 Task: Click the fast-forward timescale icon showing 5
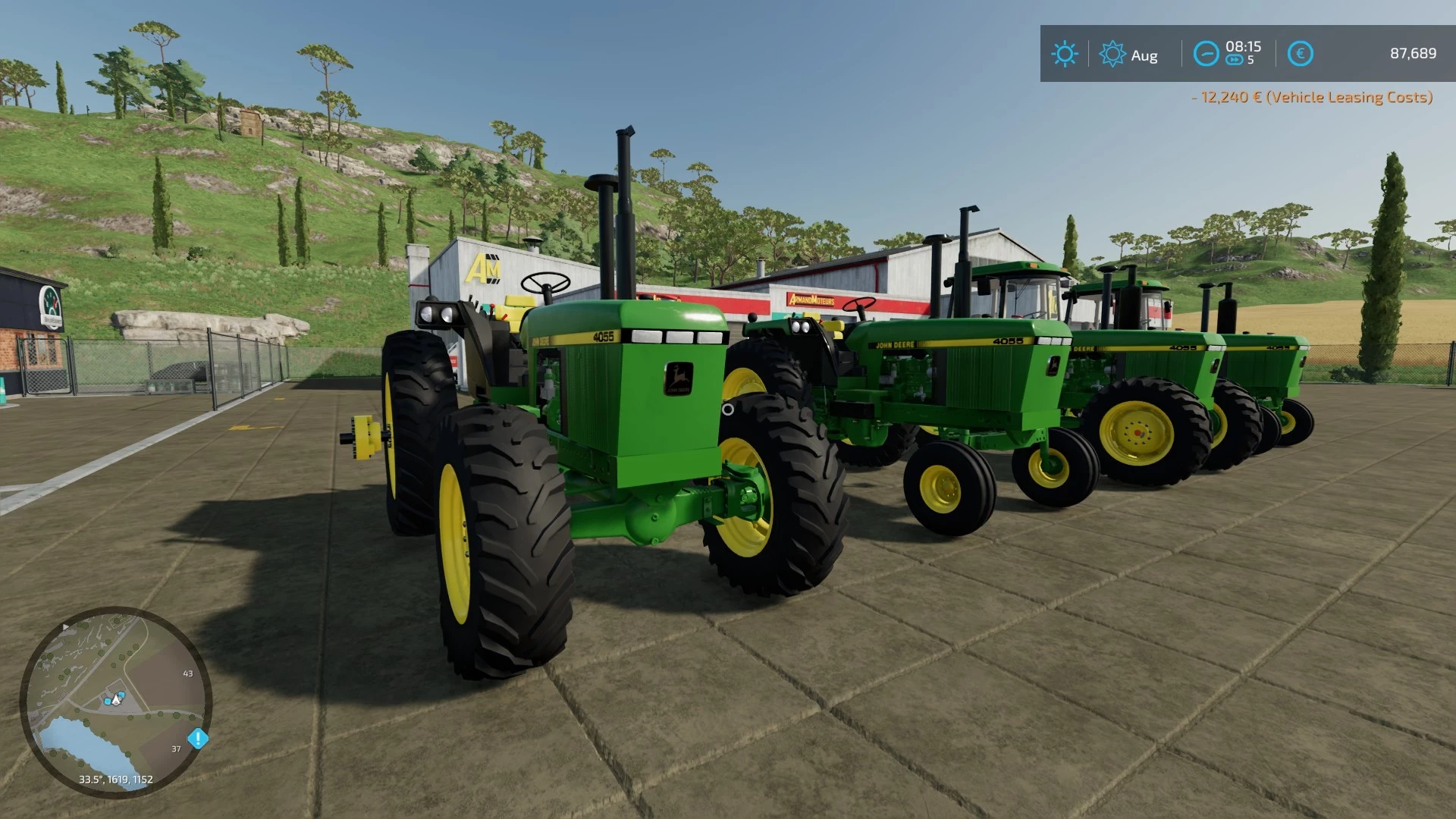pyautogui.click(x=1234, y=59)
